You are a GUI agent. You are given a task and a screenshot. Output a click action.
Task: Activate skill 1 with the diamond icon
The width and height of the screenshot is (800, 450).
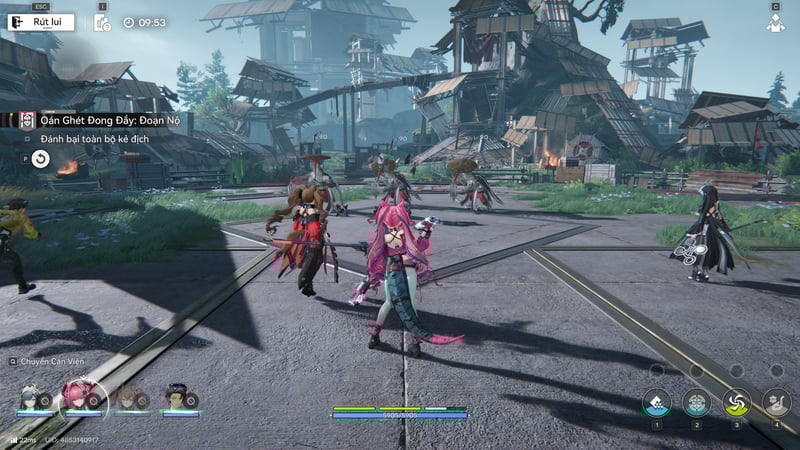tap(656, 402)
